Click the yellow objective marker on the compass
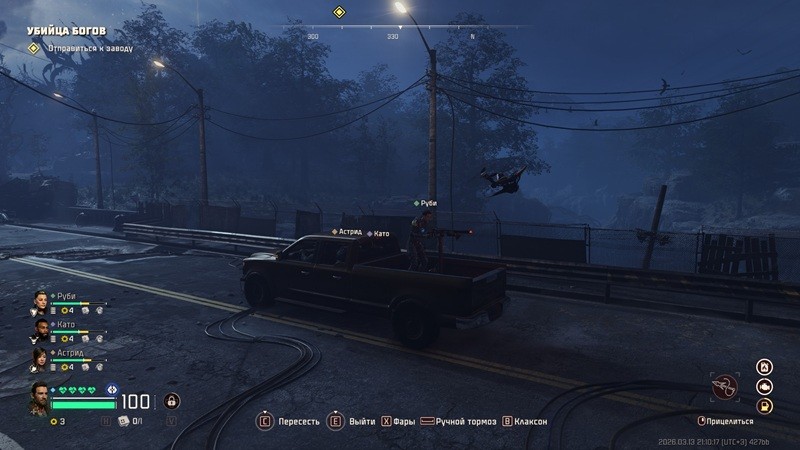Viewport: 800px width, 450px height. 339,12
